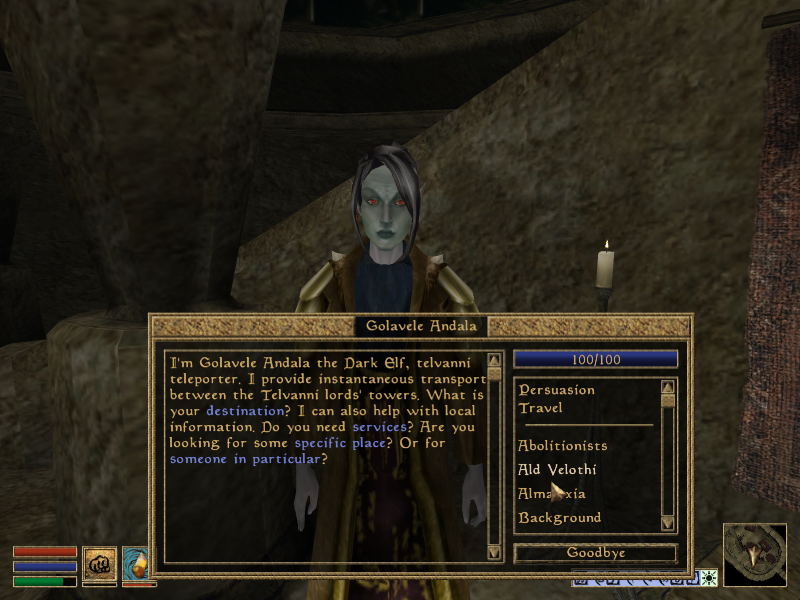This screenshot has height=600, width=800.
Task: Select the active spell icon beside the fist
Action: pos(138,563)
